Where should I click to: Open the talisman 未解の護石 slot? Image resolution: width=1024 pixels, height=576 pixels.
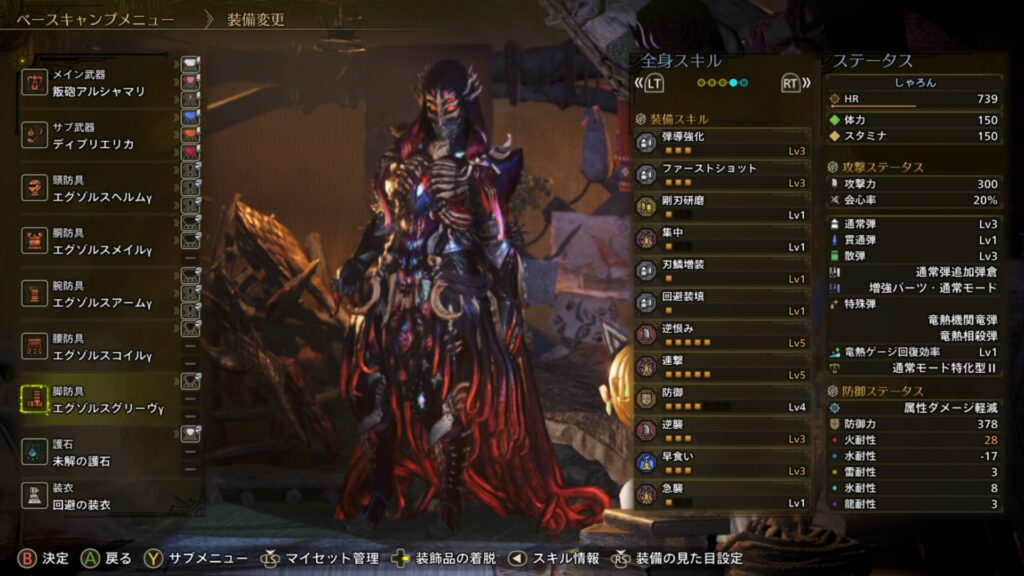98,453
